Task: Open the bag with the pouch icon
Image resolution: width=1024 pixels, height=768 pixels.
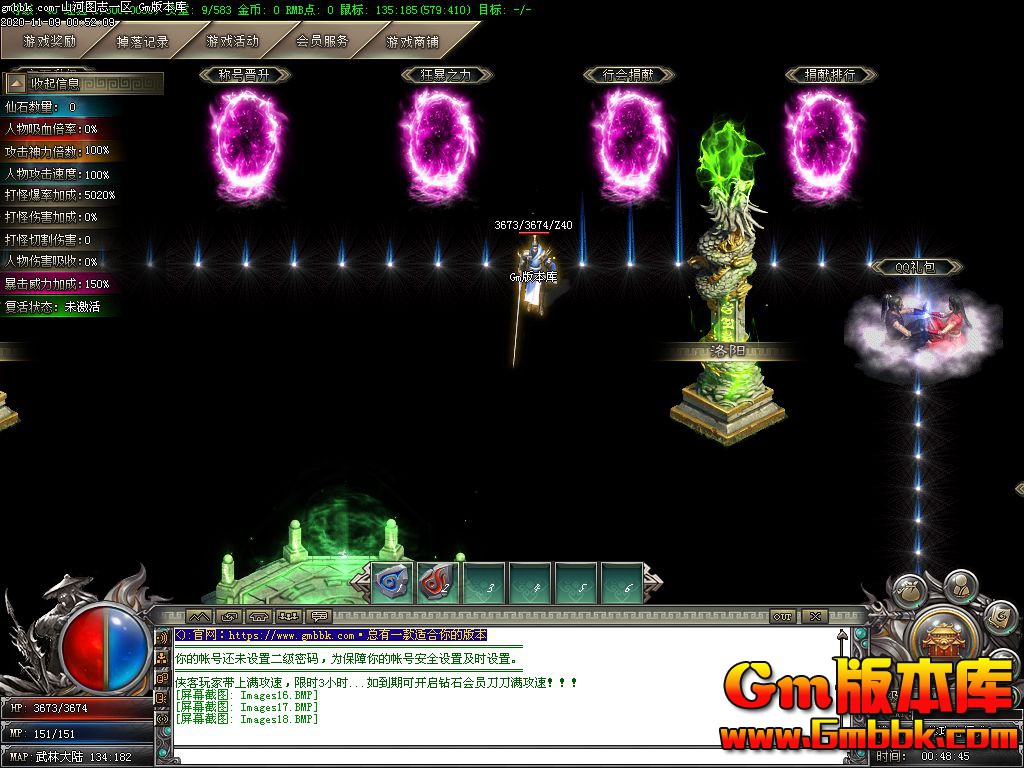Action: (908, 590)
